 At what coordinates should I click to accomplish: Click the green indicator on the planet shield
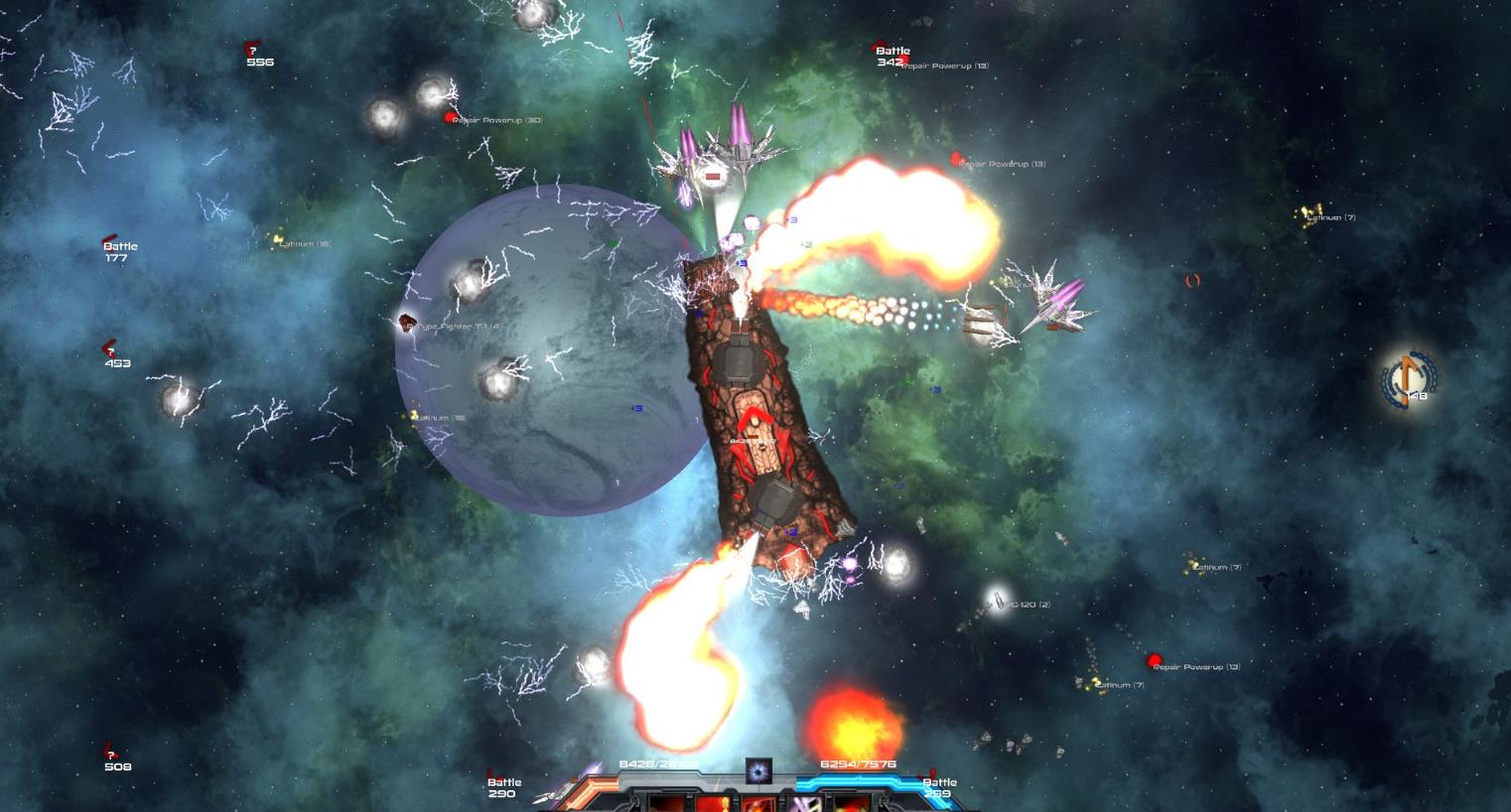(612, 241)
